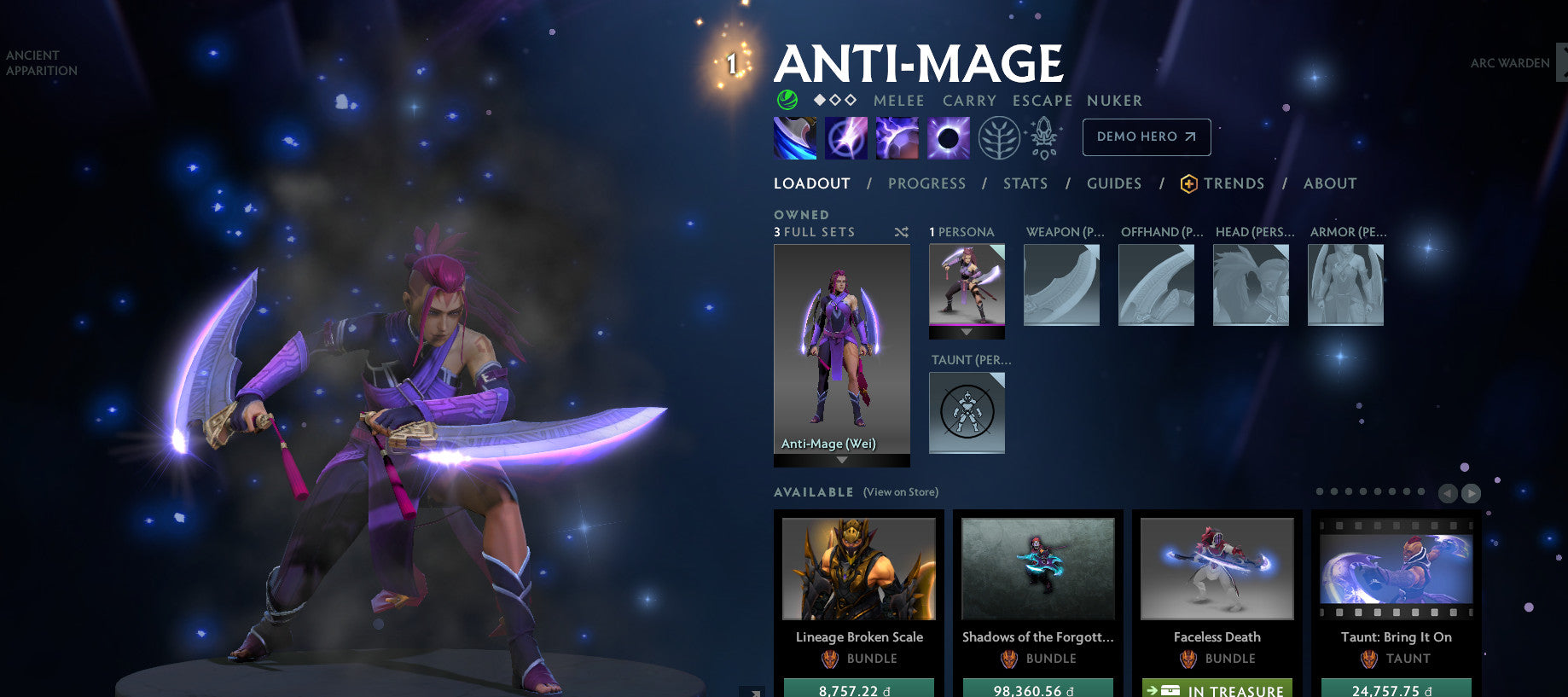1568x697 pixels.
Task: Click the DEMO HERO button
Action: [1146, 136]
